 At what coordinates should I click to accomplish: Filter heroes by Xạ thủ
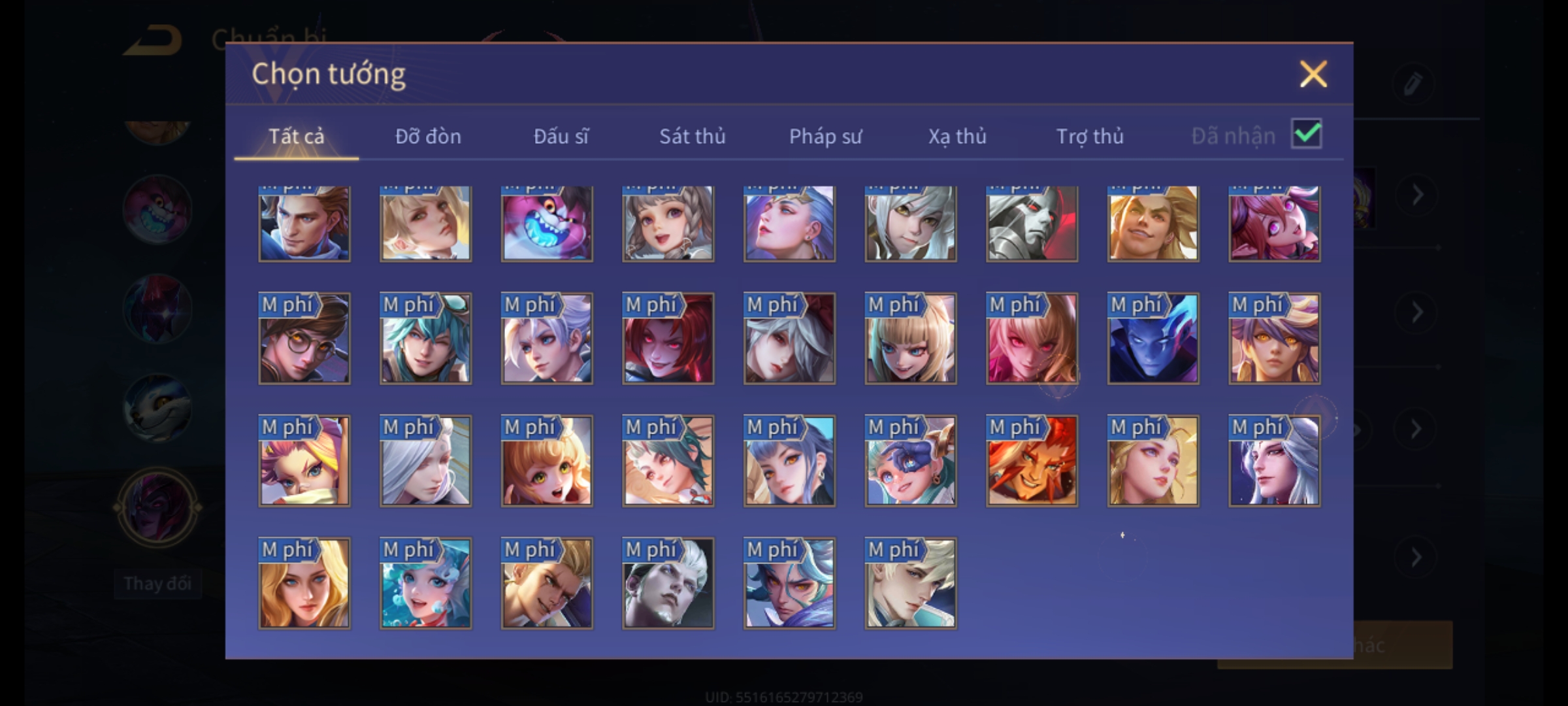pyautogui.click(x=957, y=136)
